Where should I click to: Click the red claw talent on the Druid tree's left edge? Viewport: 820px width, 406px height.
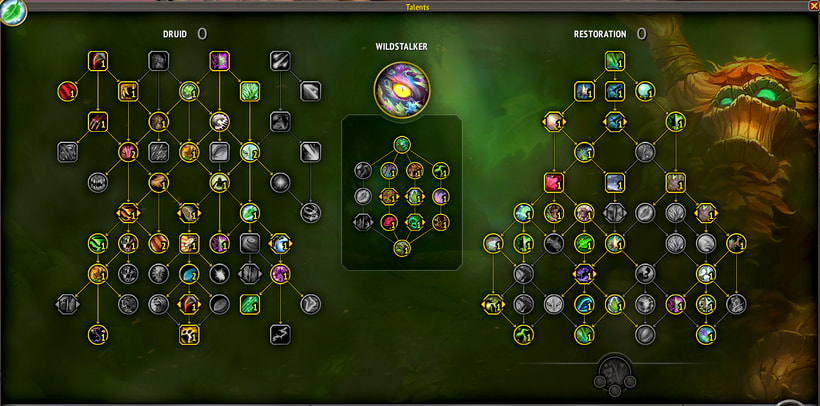[67, 92]
